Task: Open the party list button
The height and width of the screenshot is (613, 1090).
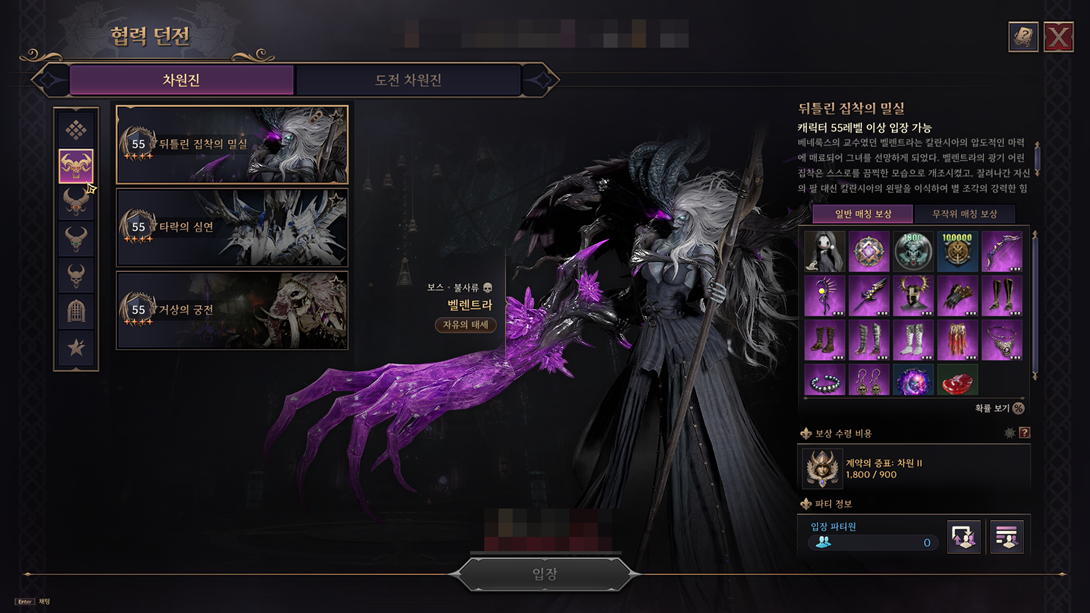Action: click(x=1006, y=537)
